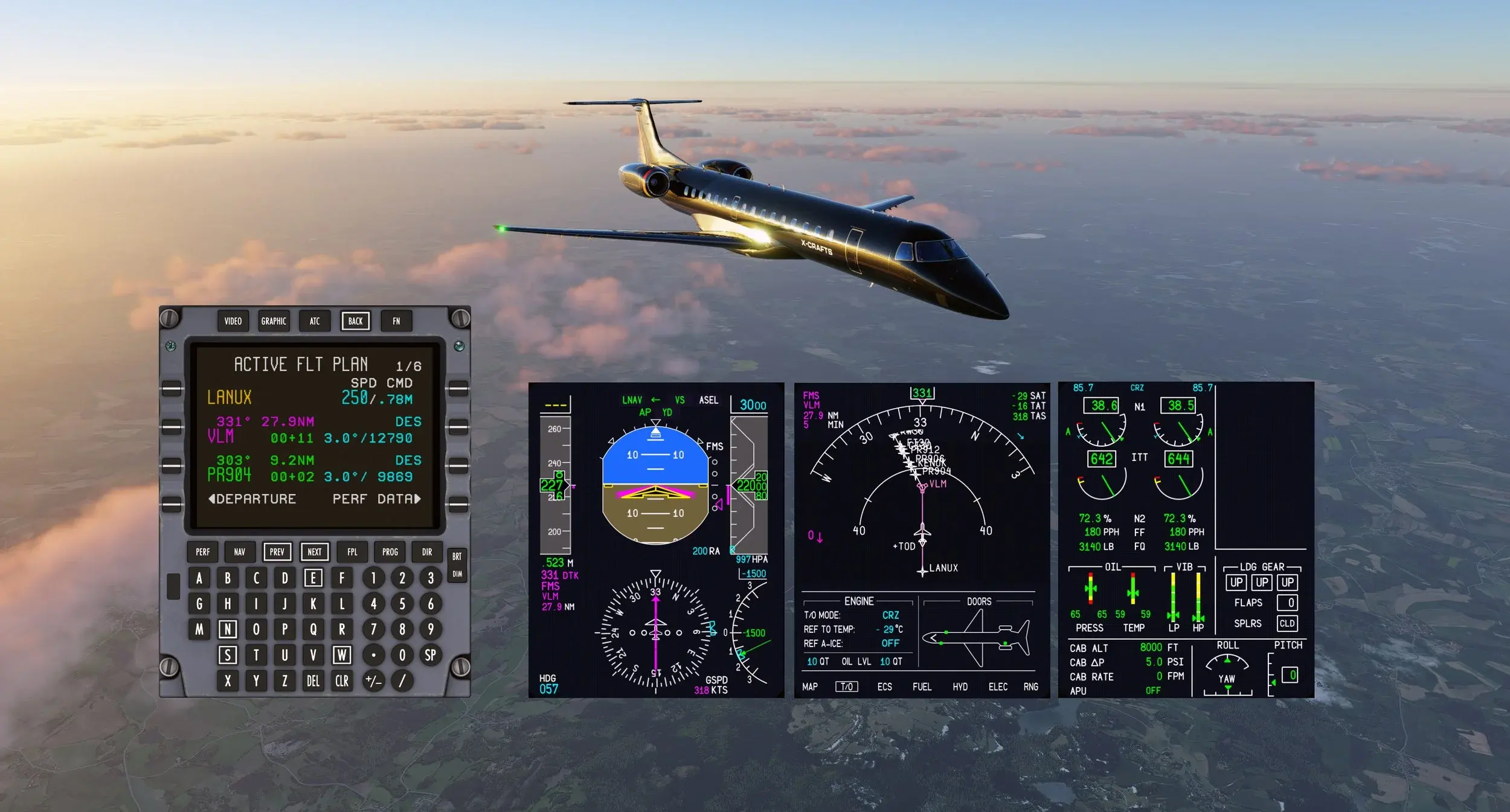The width and height of the screenshot is (1510, 812).
Task: Activate the DIR direct-to key
Action: tap(427, 552)
